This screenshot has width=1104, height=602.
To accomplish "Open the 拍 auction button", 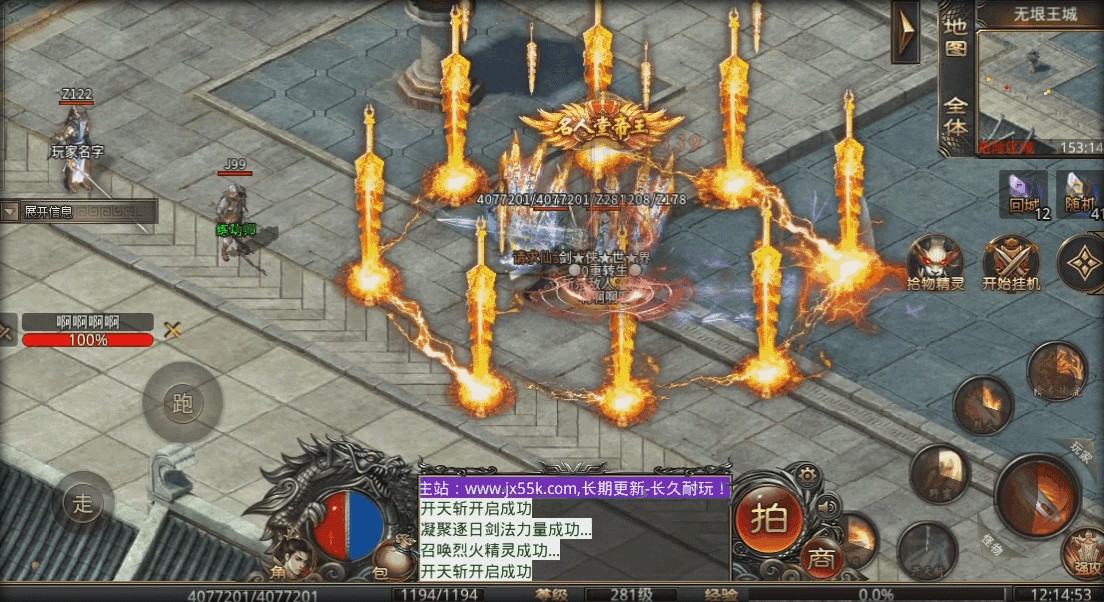I will click(768, 517).
